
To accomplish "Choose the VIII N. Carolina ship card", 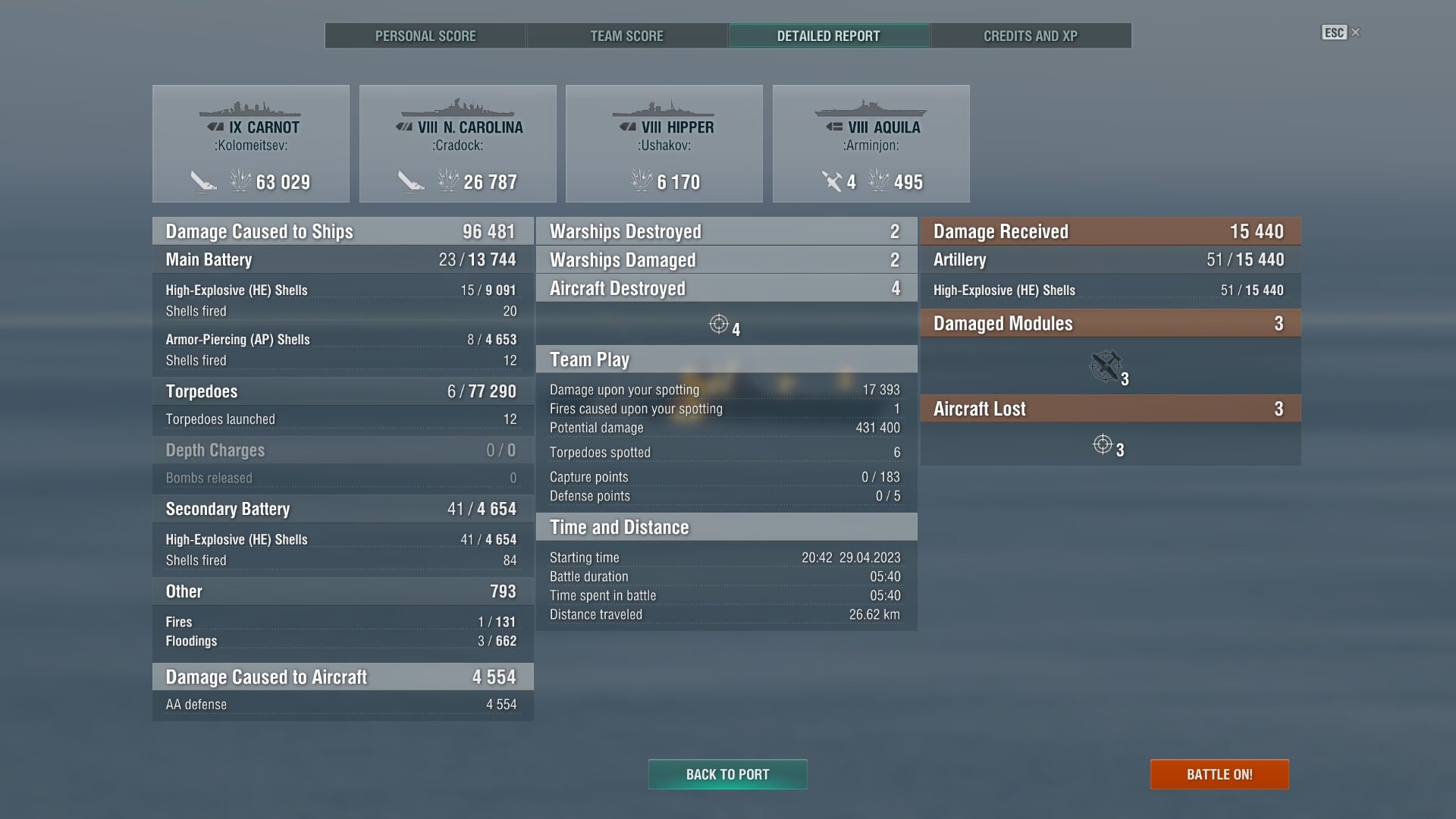I will [x=458, y=144].
